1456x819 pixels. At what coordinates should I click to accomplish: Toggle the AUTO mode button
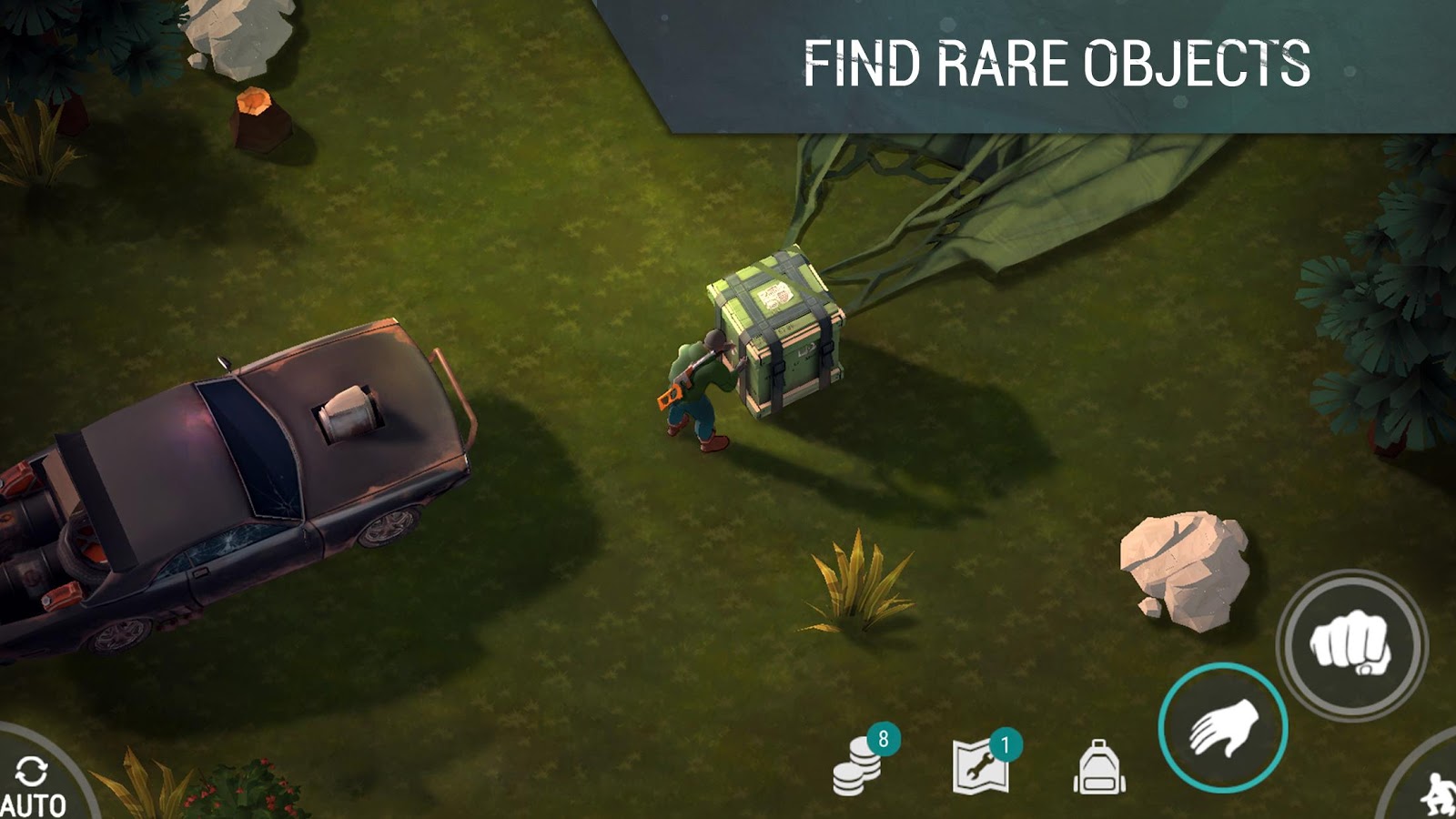(35, 784)
